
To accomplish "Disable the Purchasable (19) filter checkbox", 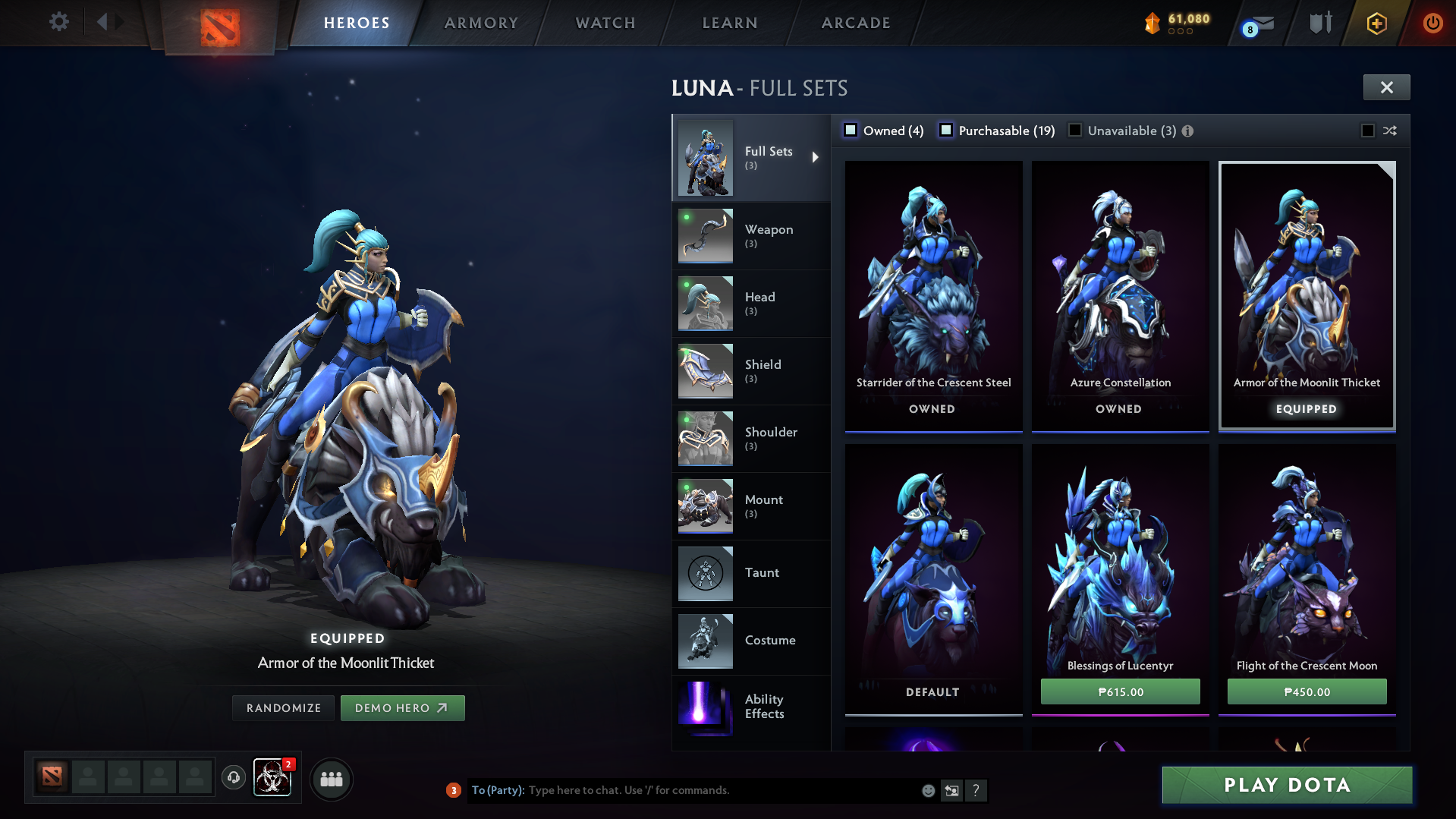I will point(946,130).
